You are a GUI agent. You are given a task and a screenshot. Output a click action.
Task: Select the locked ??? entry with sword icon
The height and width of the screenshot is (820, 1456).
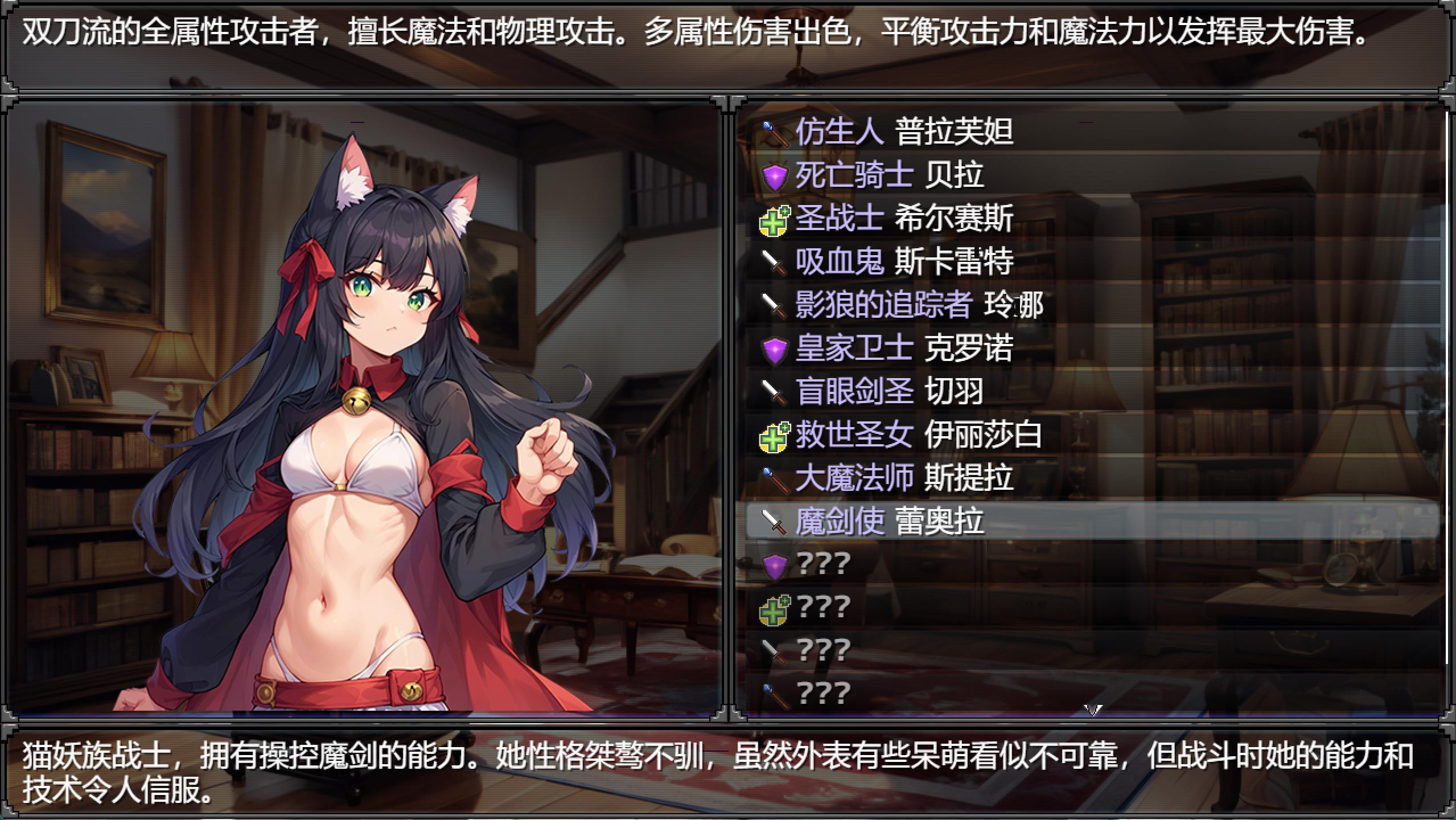[824, 651]
